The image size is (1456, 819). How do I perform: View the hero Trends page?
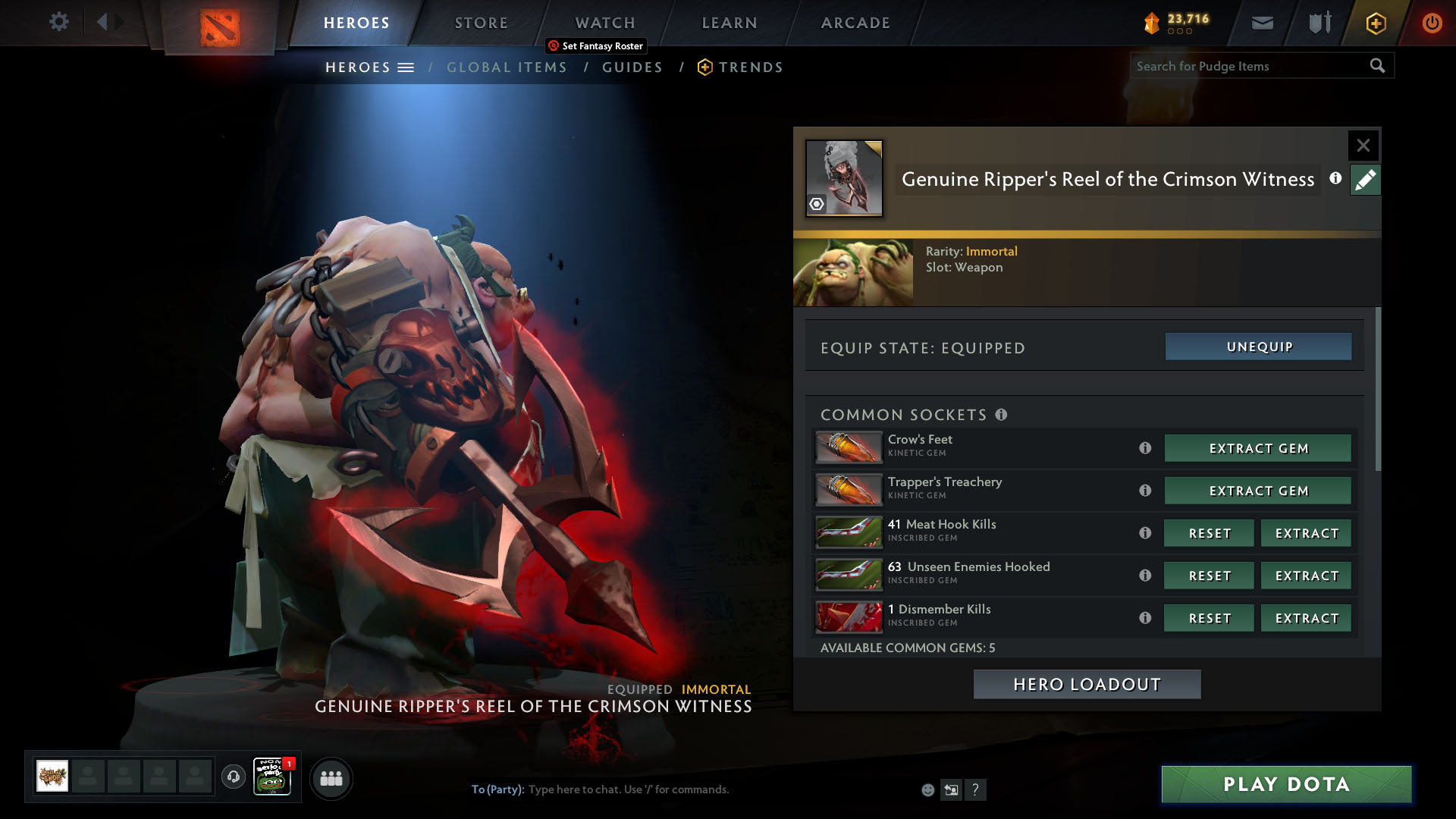[x=750, y=67]
